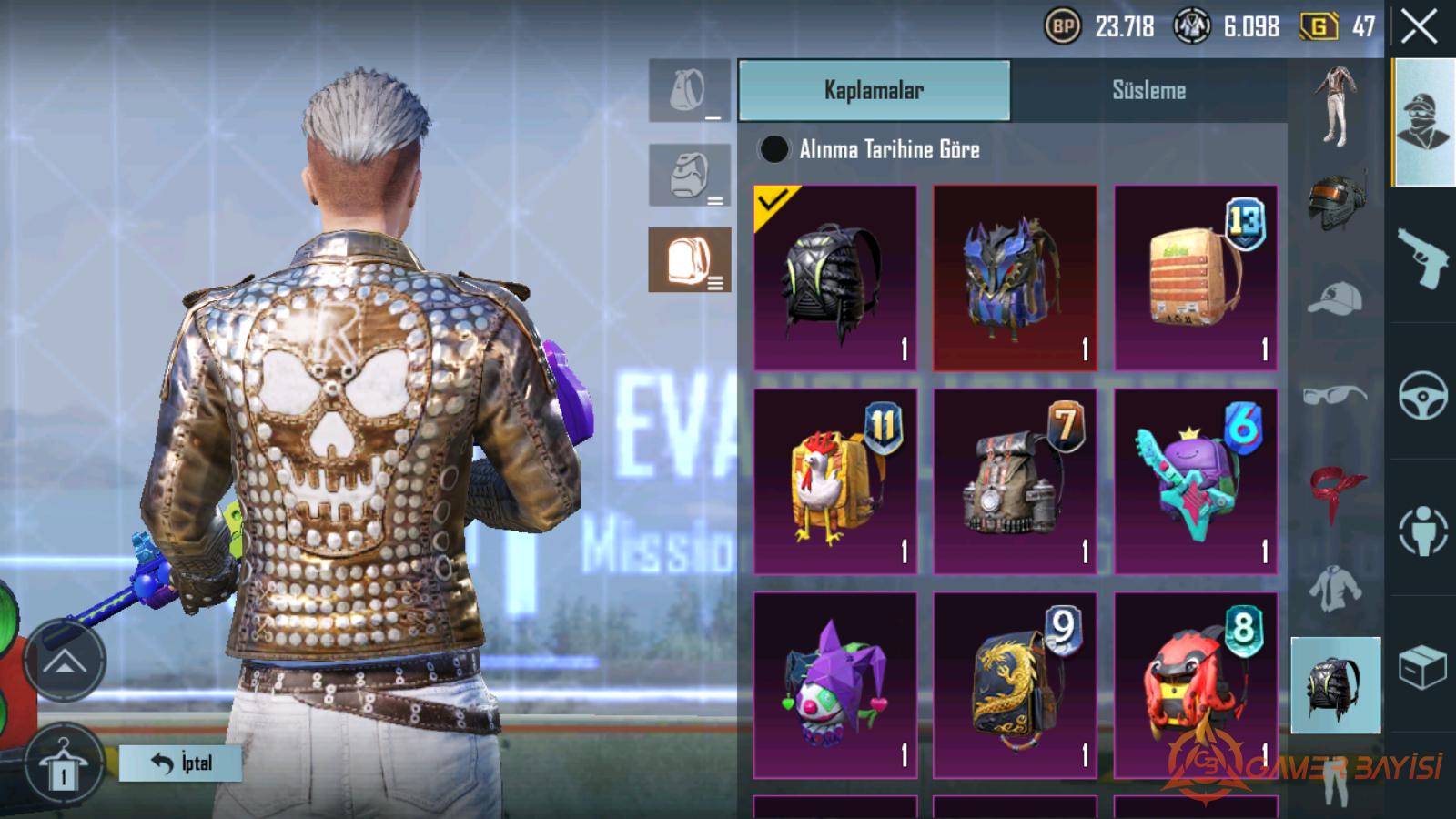
Task: Pick the chicken backpack skin
Action: pyautogui.click(x=834, y=481)
